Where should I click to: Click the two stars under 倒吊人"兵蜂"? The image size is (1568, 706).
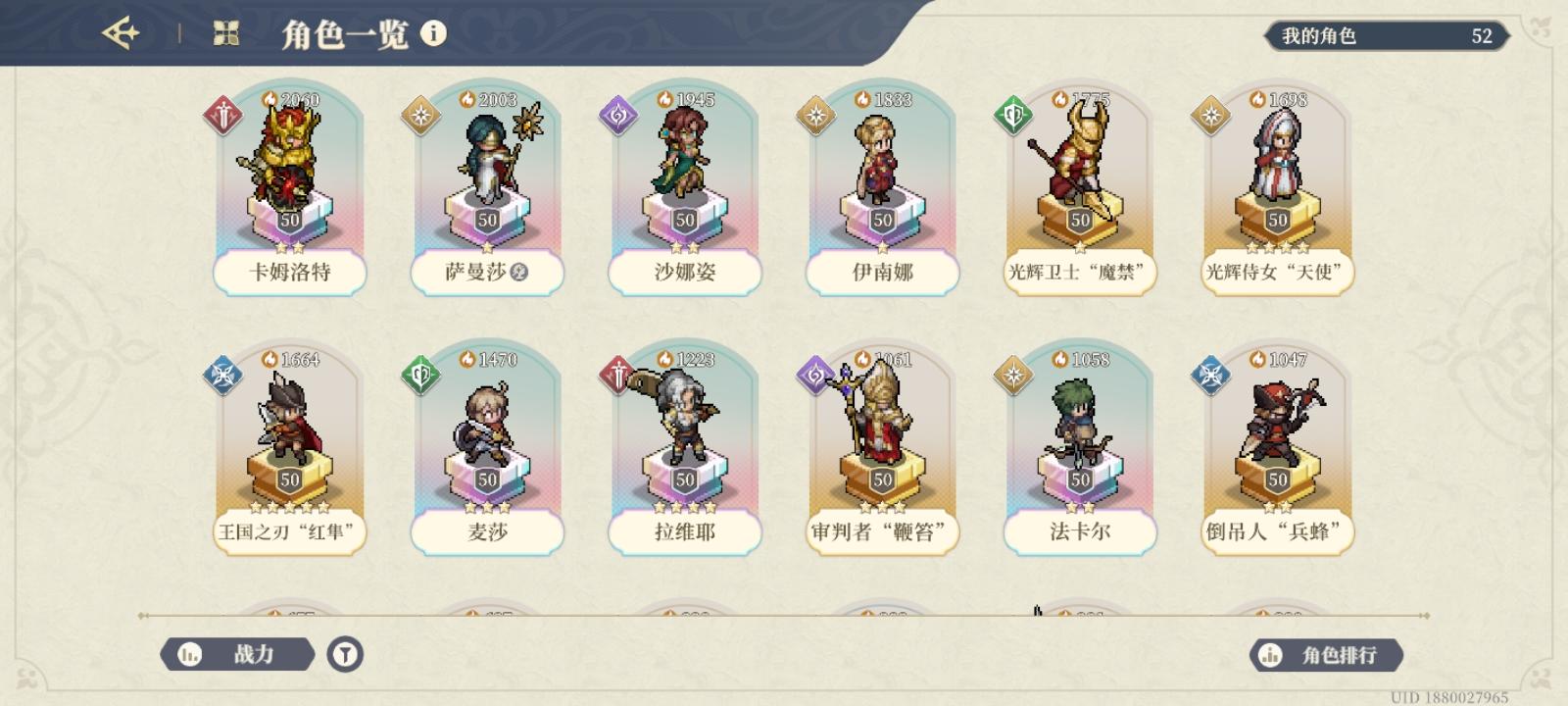[1276, 506]
